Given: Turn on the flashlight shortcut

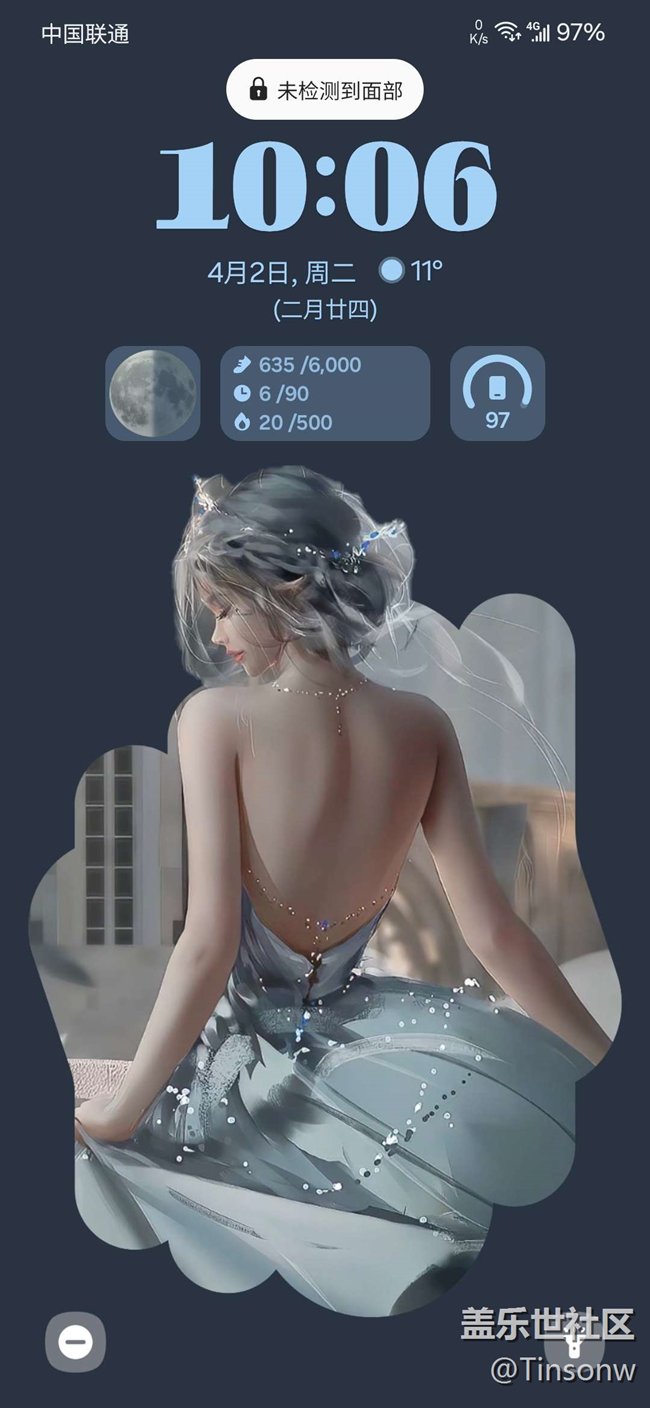Looking at the screenshot, I should coord(574,1341).
